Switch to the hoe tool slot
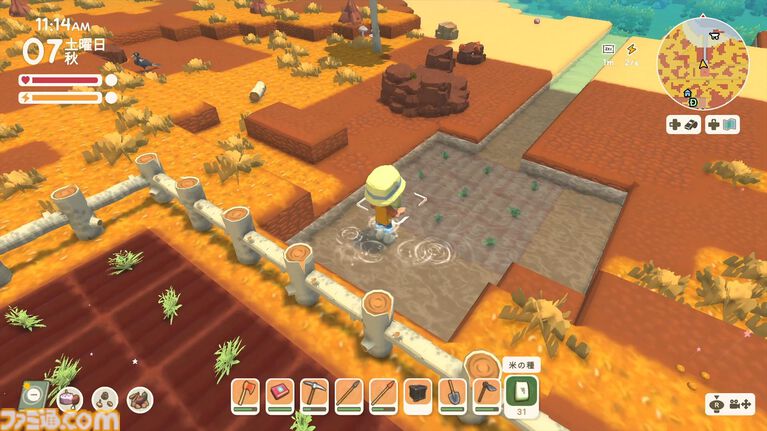 (486, 394)
